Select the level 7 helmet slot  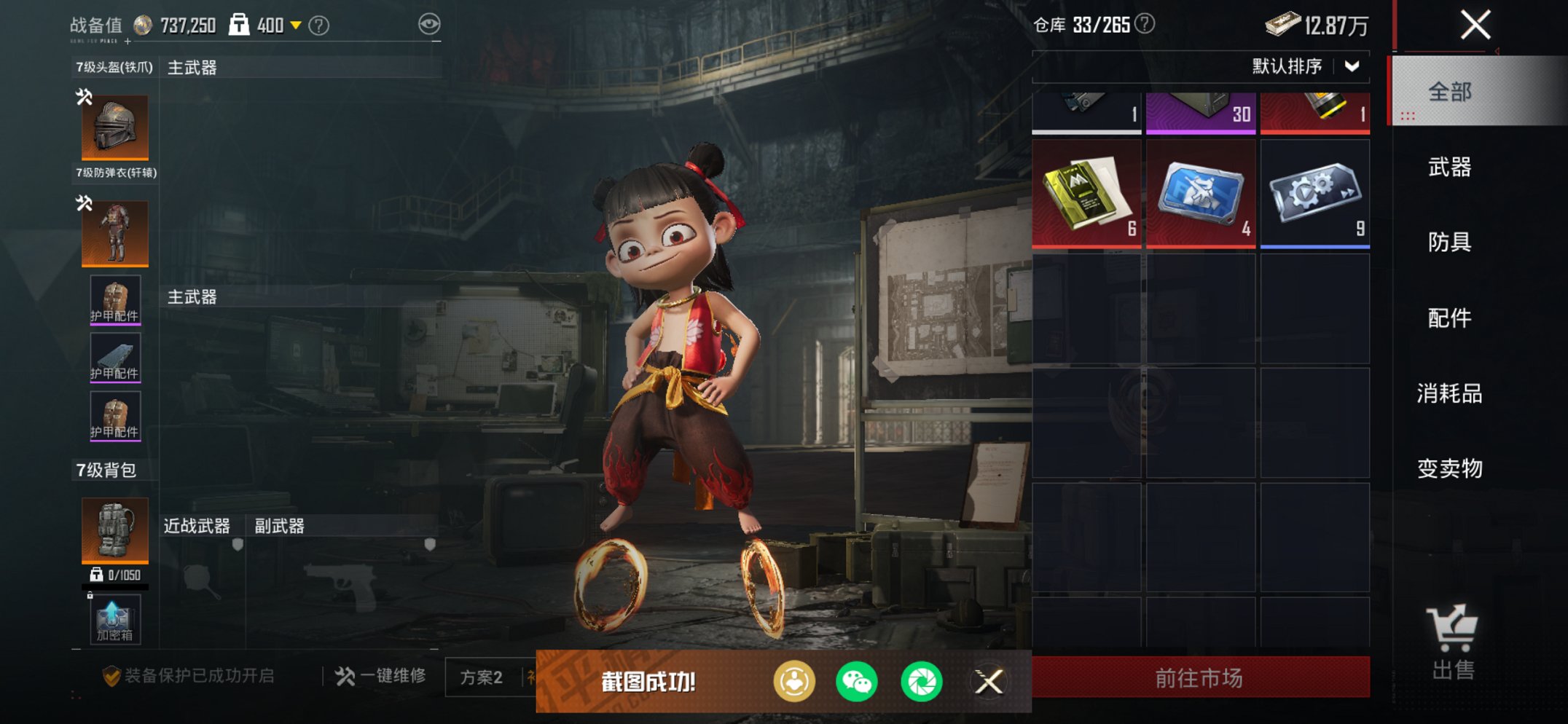tap(115, 127)
